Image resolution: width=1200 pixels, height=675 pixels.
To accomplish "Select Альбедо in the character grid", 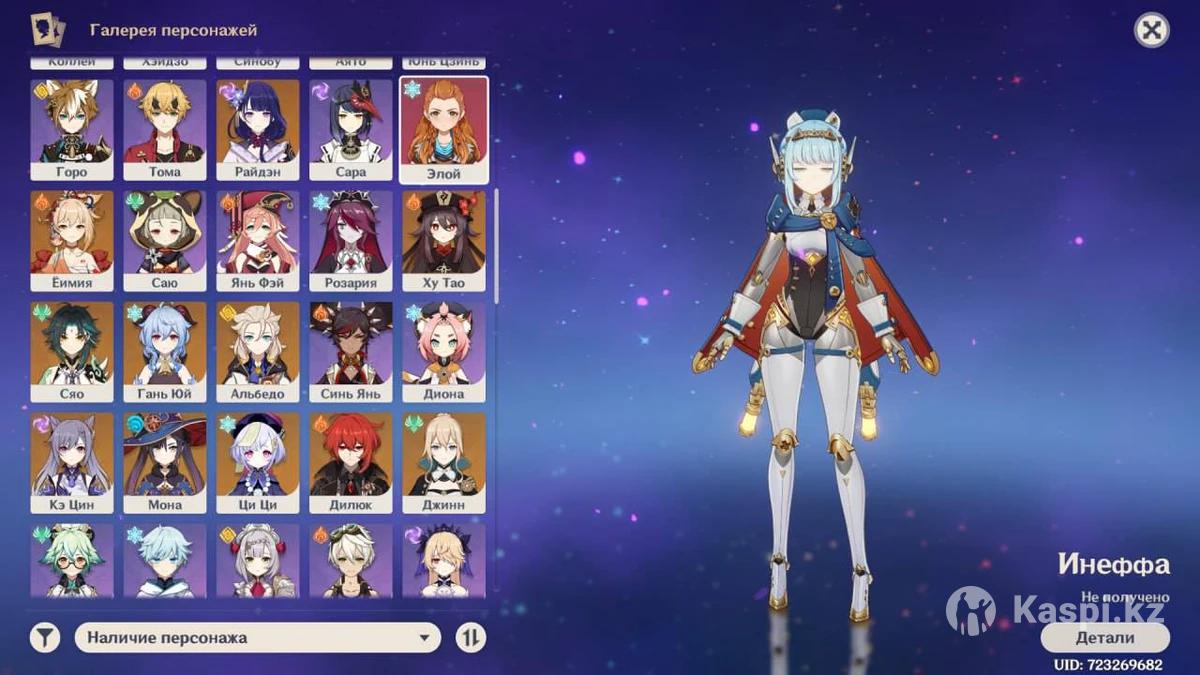I will coord(258,351).
